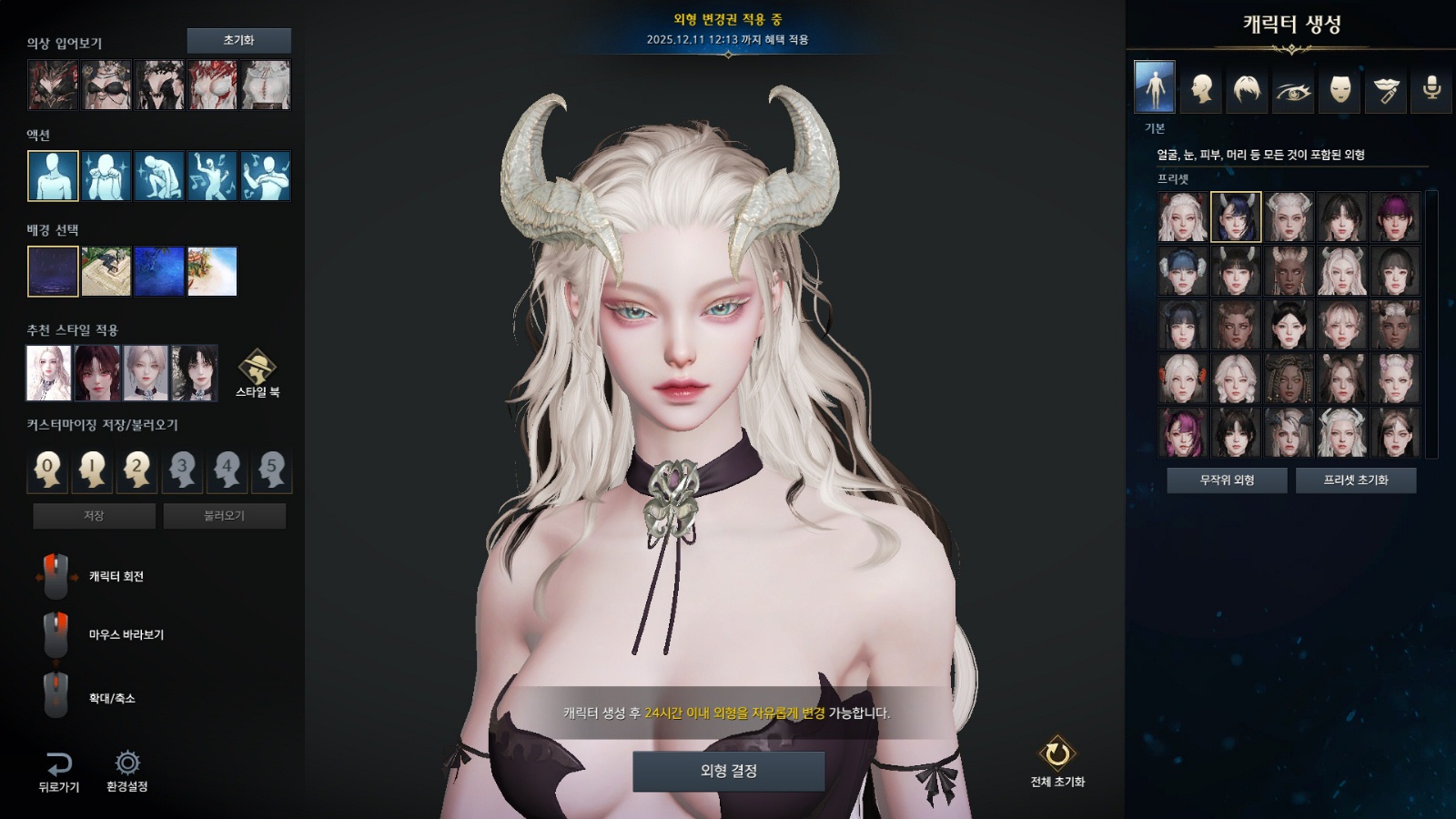Screen dimensions: 1456x819
Task: Click the 불러오기 load button
Action: point(224,516)
